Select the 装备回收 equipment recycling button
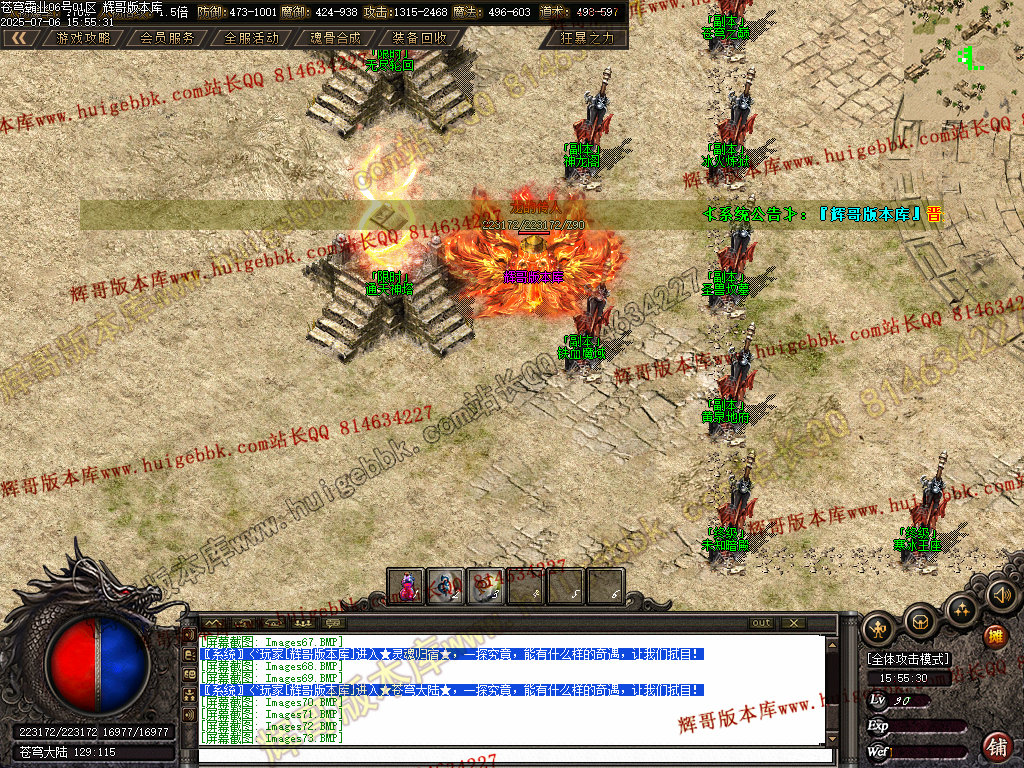 point(419,38)
